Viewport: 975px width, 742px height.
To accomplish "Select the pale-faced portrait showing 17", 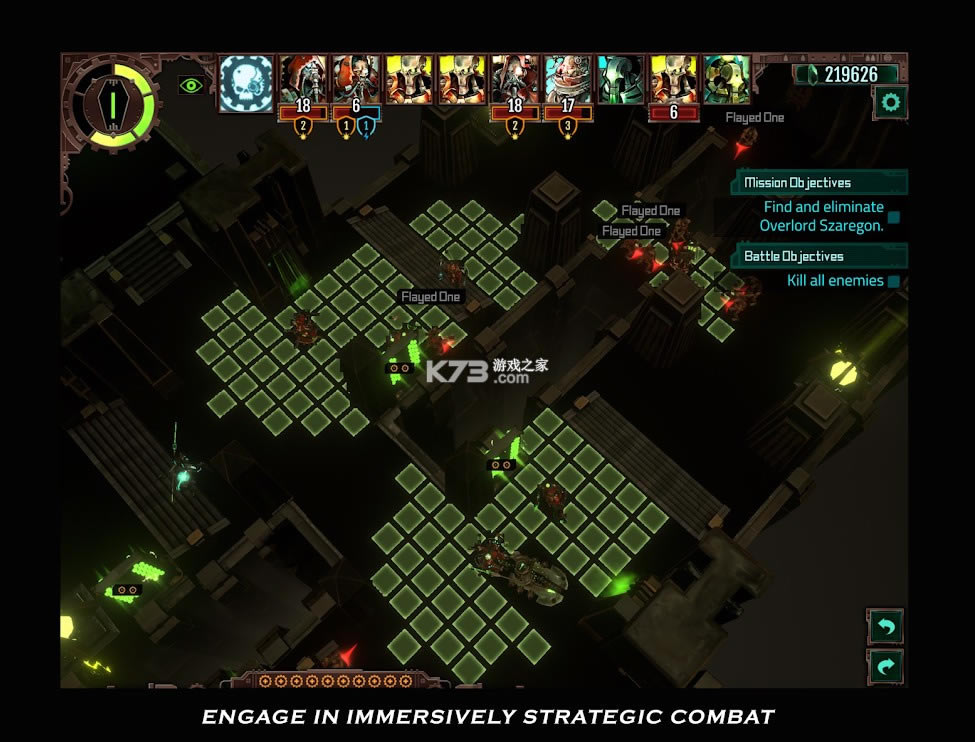I will pyautogui.click(x=568, y=80).
